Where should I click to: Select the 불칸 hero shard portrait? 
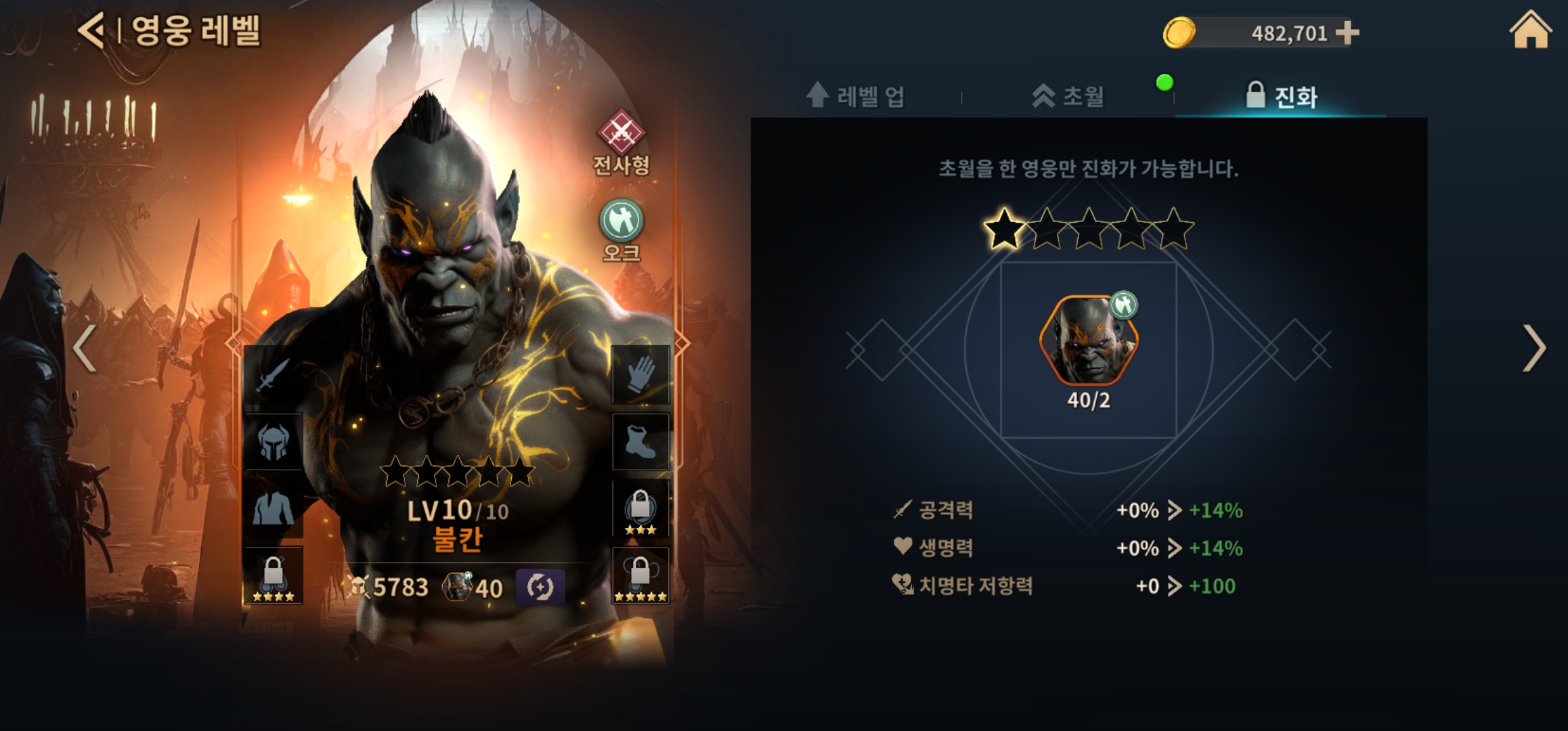(x=1089, y=340)
